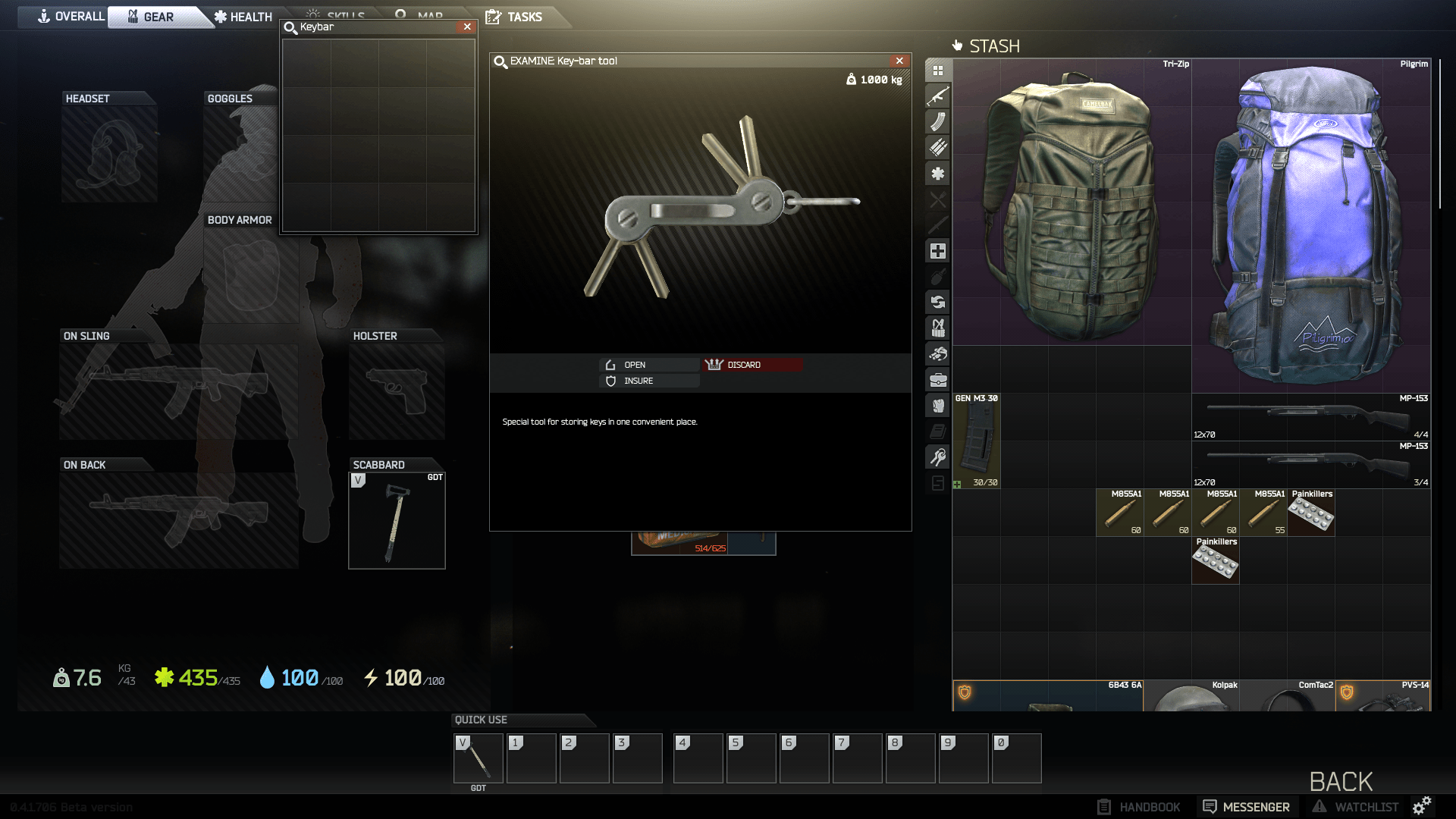Filter stash by keys
1456x819 pixels.
[938, 456]
